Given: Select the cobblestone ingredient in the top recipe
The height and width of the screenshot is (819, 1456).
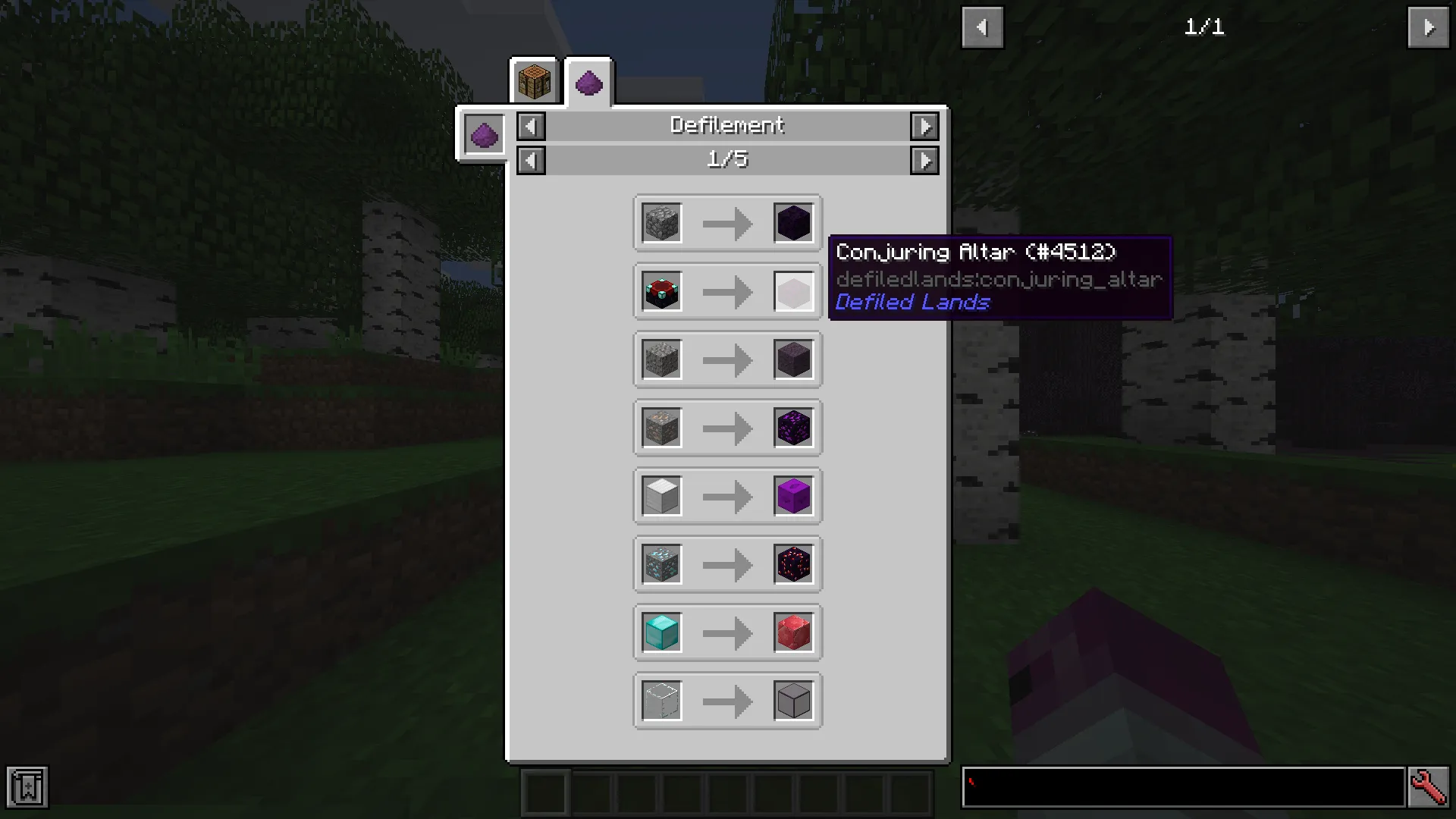Looking at the screenshot, I should tap(661, 222).
